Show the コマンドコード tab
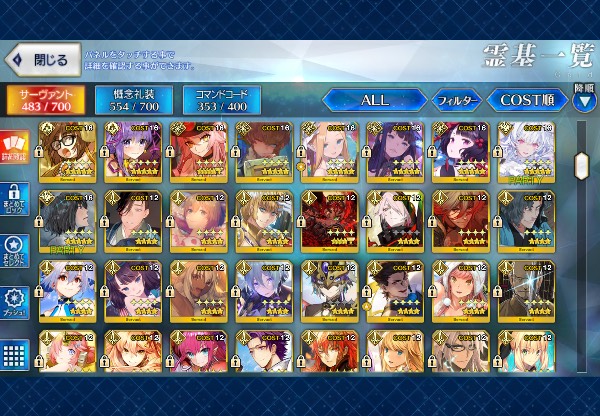 (221, 100)
